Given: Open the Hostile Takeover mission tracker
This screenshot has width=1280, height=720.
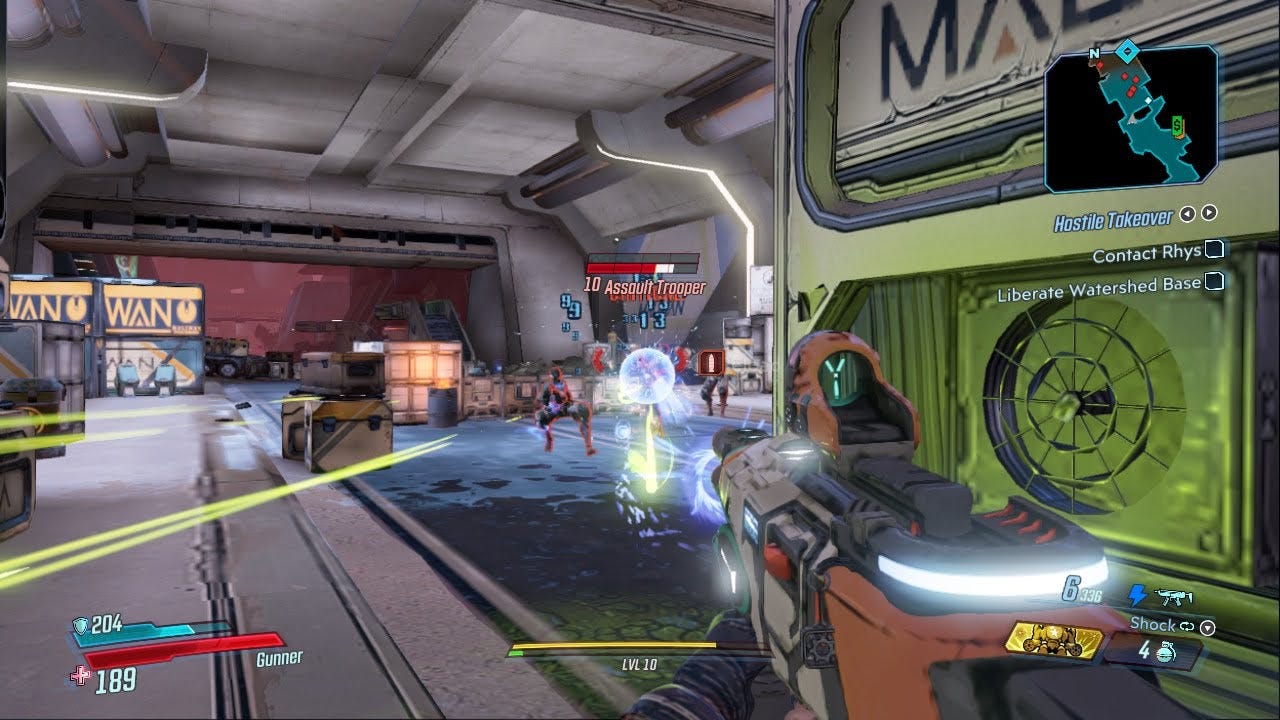Looking at the screenshot, I should (1112, 219).
